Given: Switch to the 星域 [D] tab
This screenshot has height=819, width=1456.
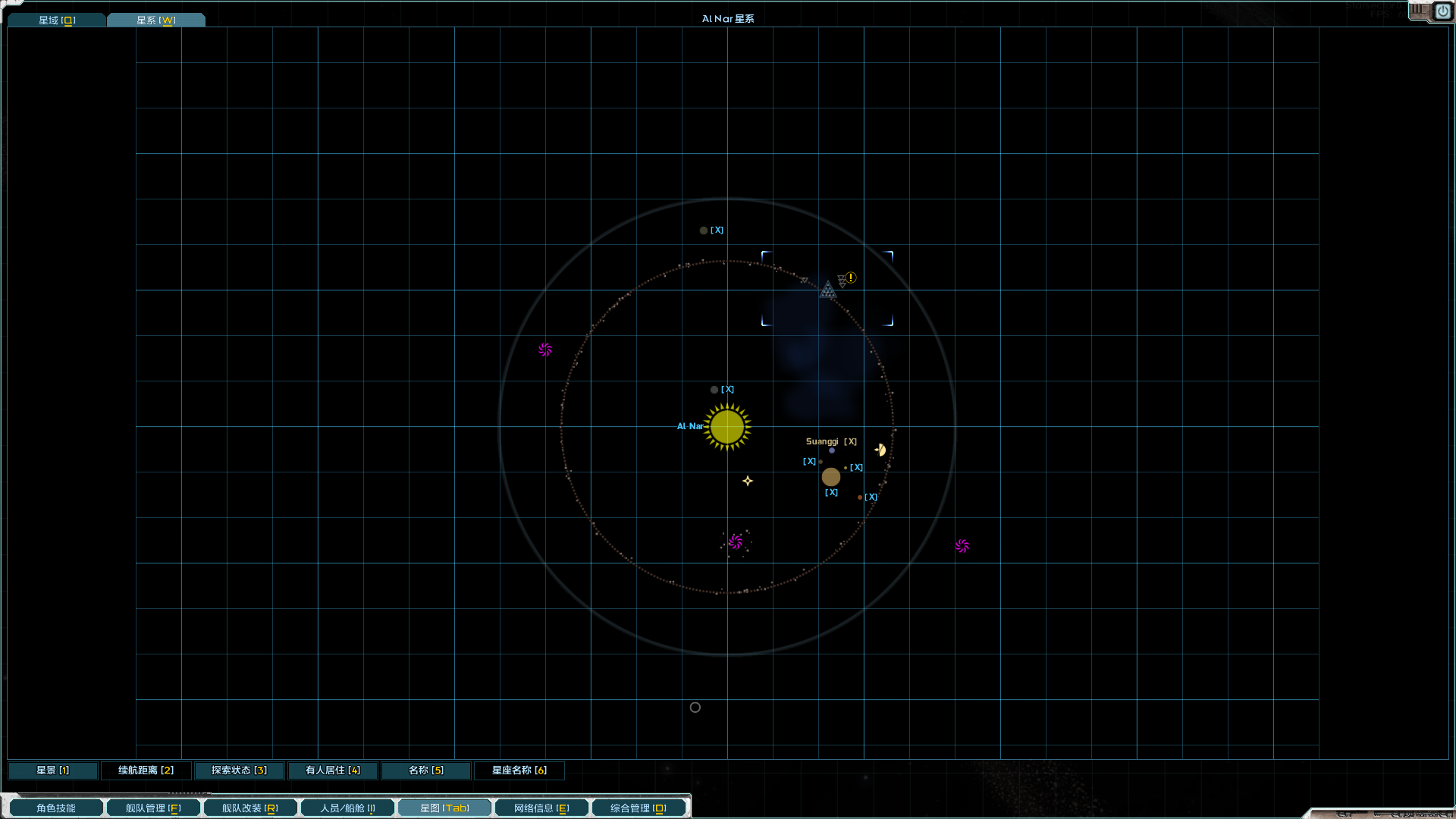Looking at the screenshot, I should [x=56, y=20].
